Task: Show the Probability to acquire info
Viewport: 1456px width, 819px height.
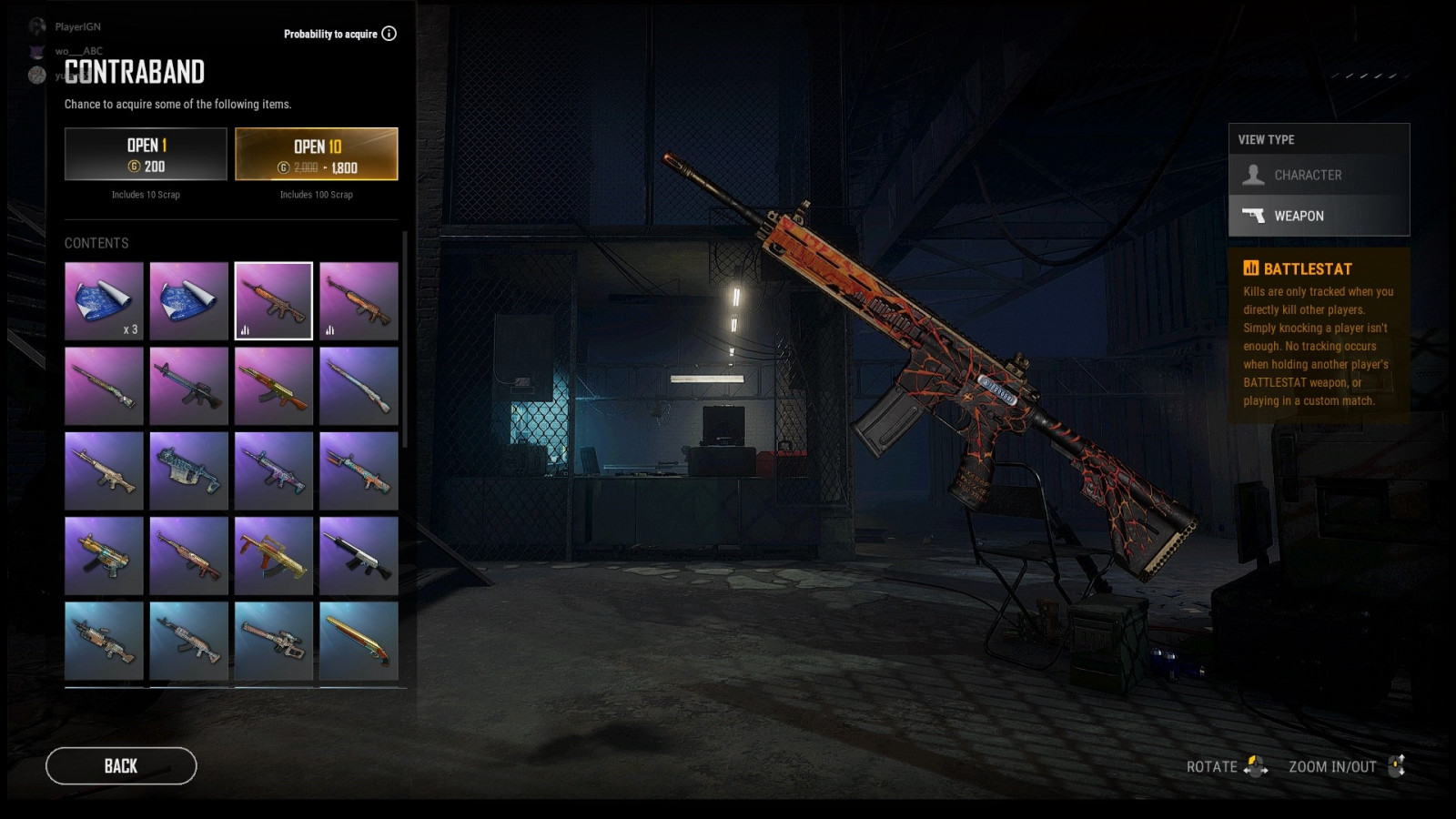Action: [x=389, y=34]
